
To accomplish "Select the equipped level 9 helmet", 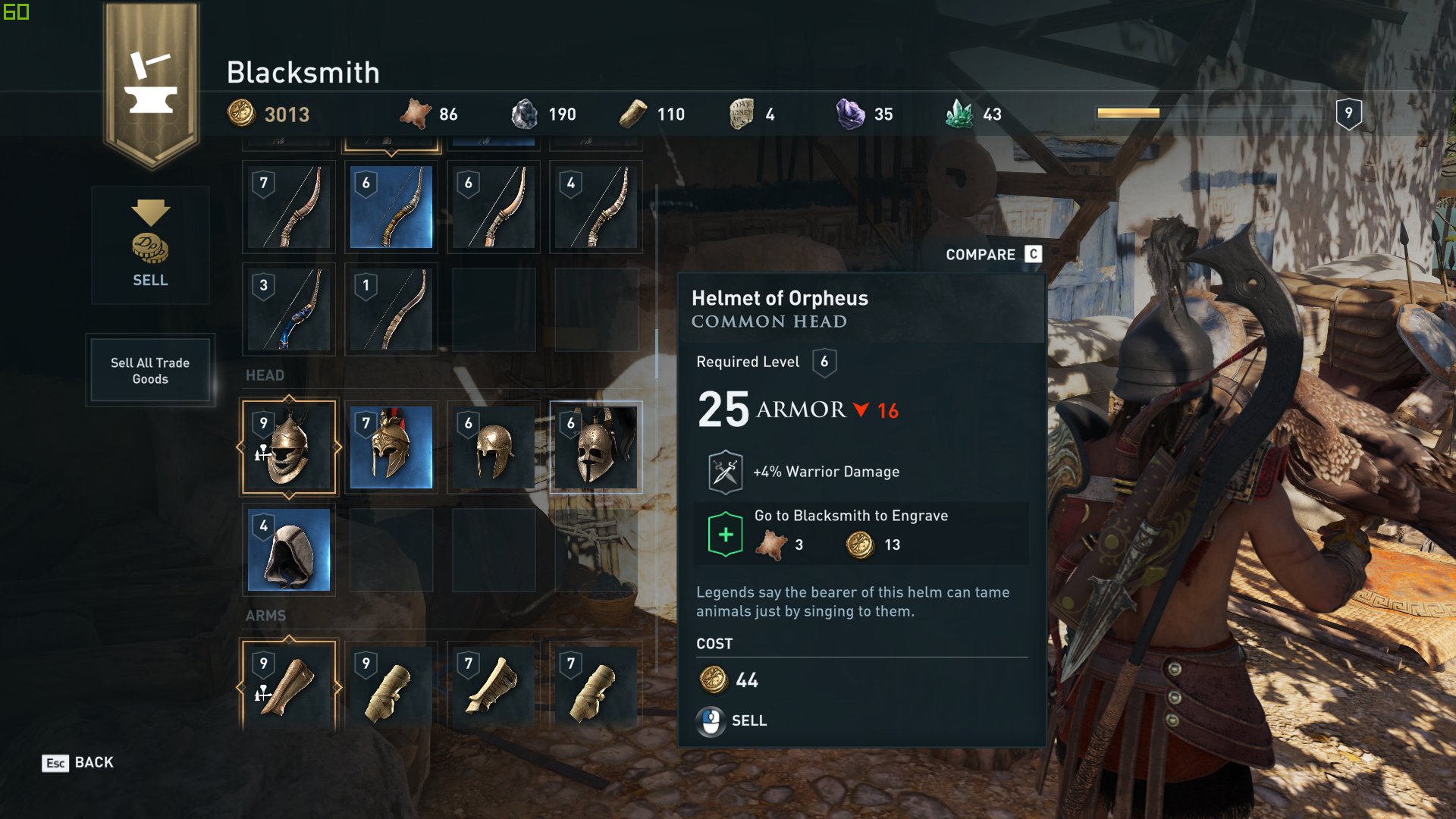I will coord(289,447).
